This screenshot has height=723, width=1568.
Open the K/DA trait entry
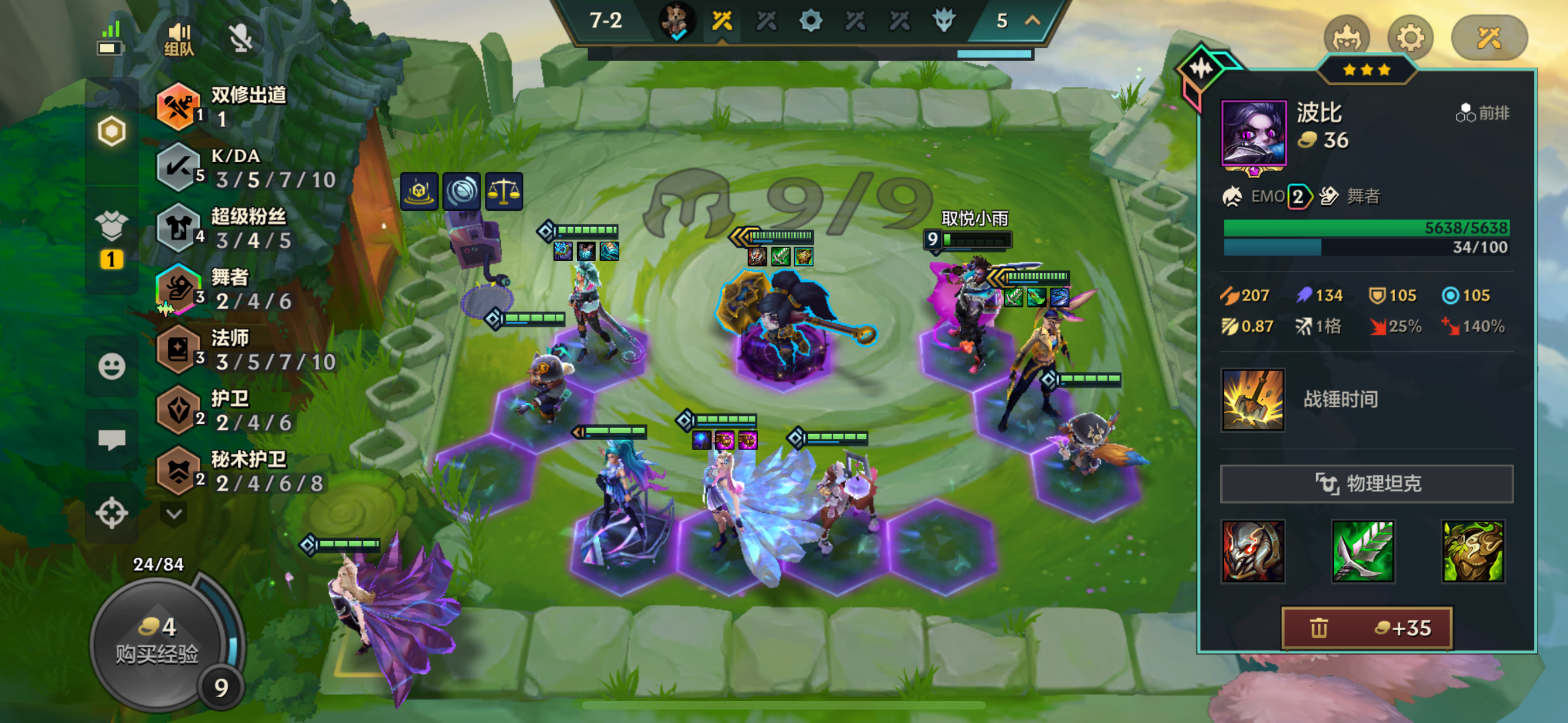[247, 168]
